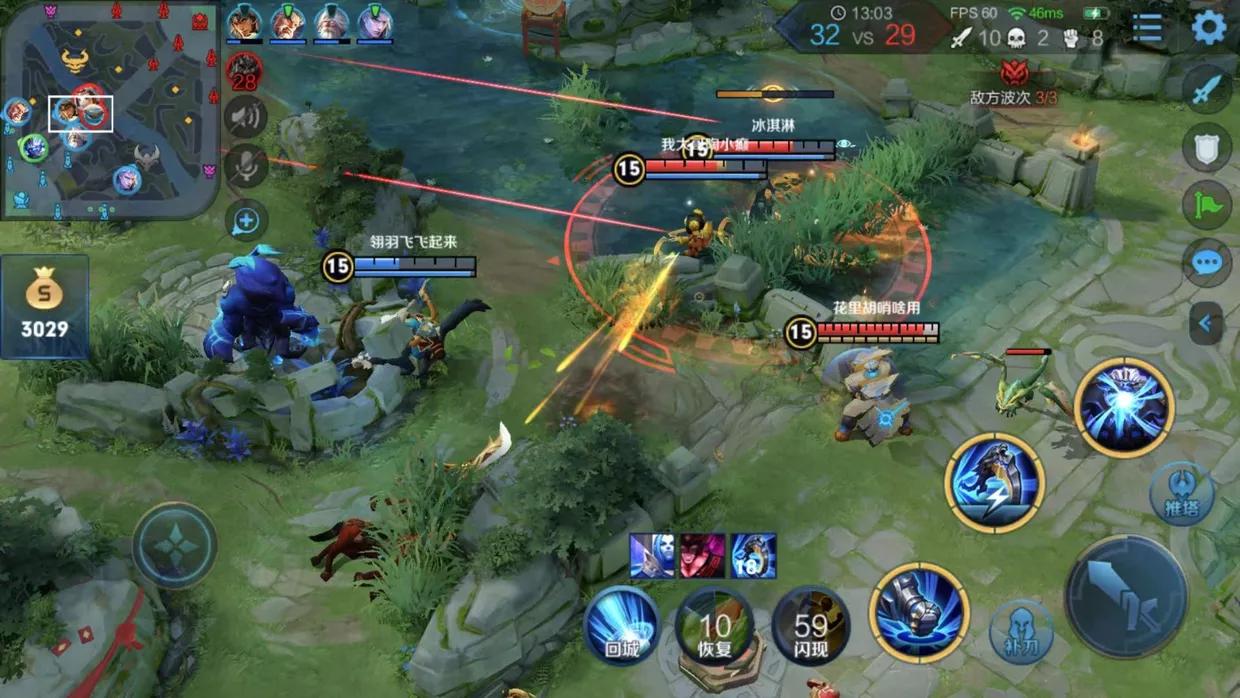Open the gold shop showing 3029
The height and width of the screenshot is (698, 1240).
[x=45, y=307]
